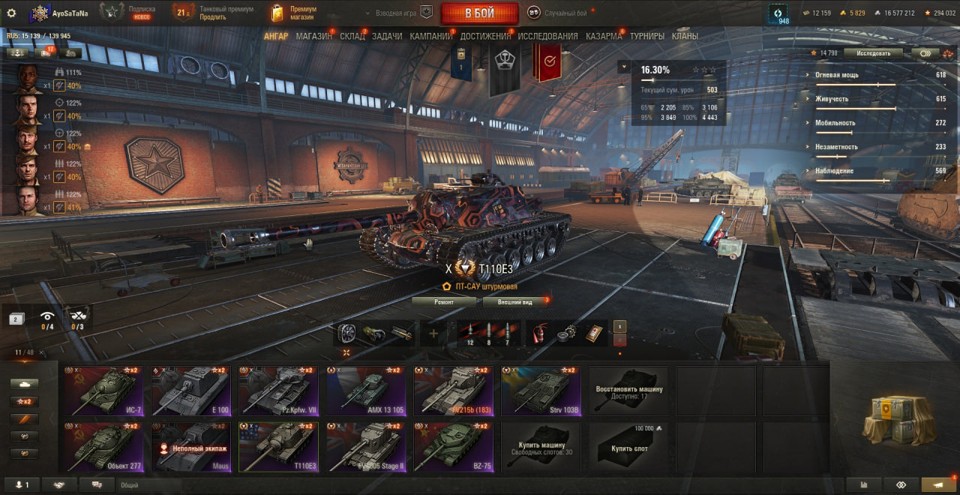Image resolution: width=960 pixels, height=495 pixels.
Task: Select the fire extinguisher consumable slot
Action: (x=541, y=333)
